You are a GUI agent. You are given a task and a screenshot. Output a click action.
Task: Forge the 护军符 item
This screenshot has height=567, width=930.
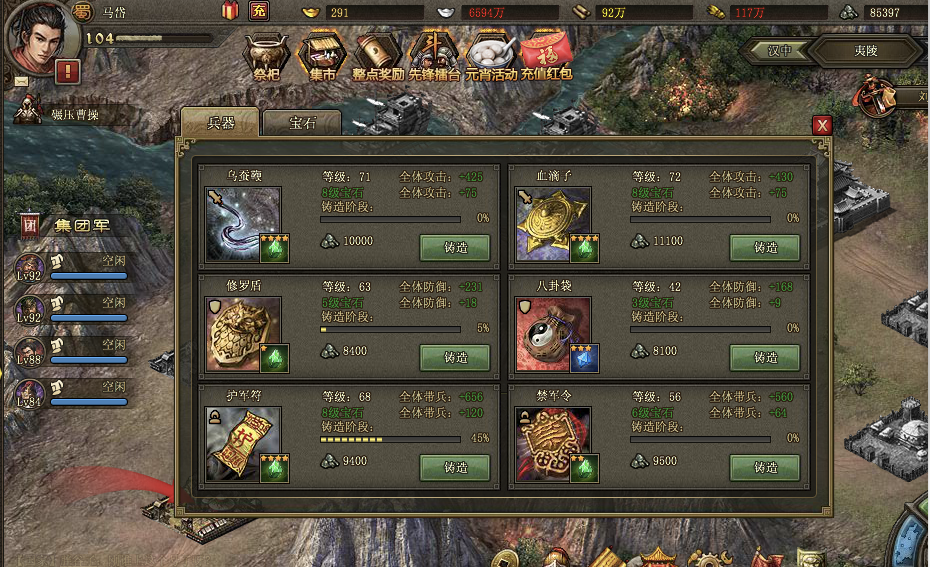point(455,467)
